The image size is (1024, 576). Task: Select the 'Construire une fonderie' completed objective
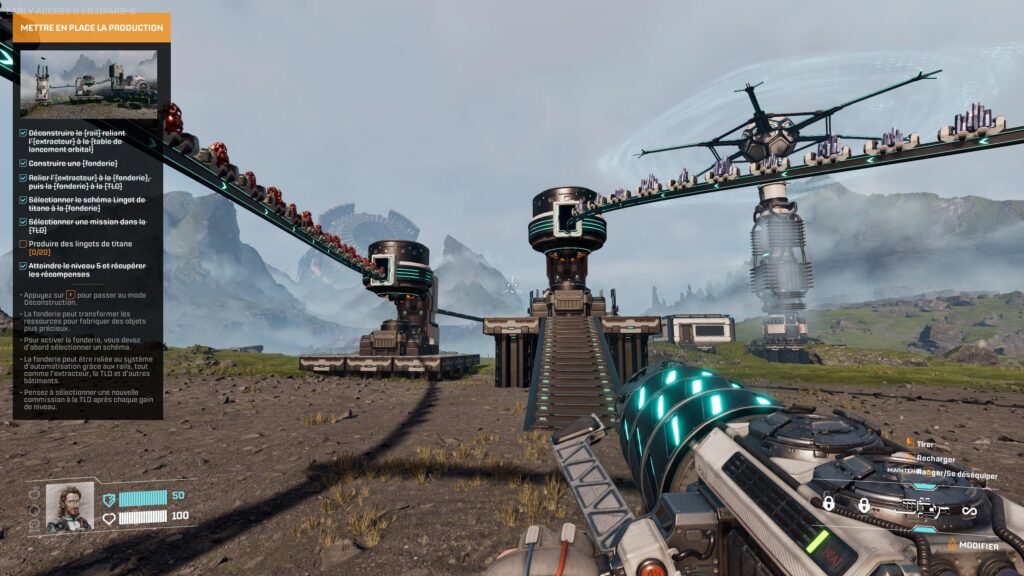coord(73,163)
